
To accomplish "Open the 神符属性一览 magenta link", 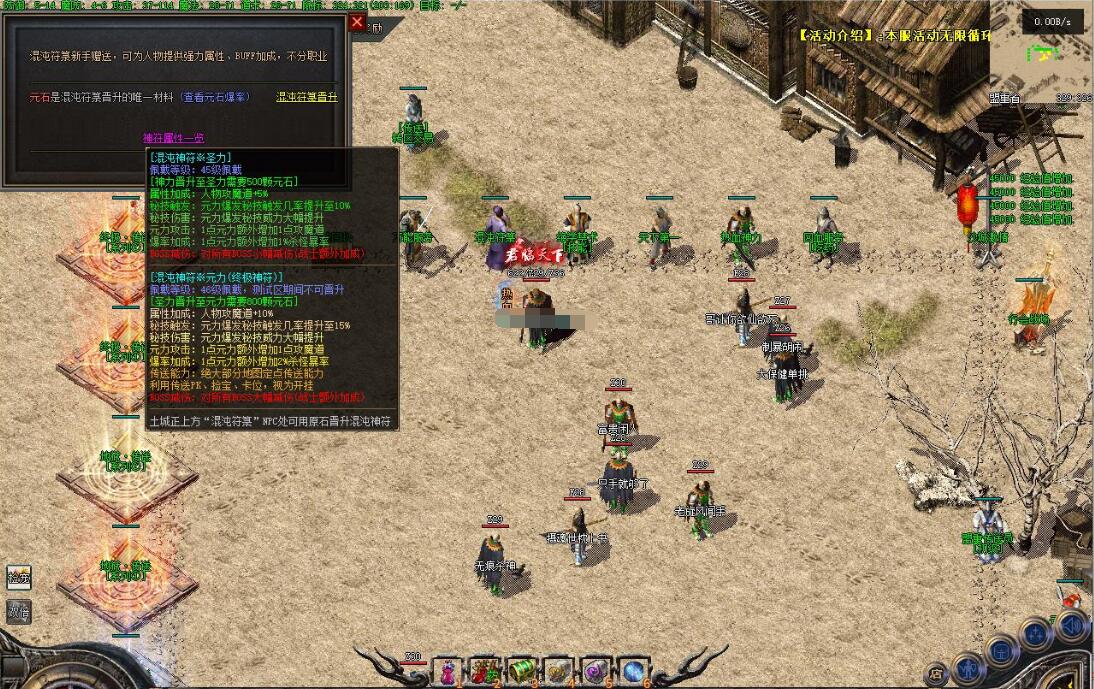I will (173, 138).
